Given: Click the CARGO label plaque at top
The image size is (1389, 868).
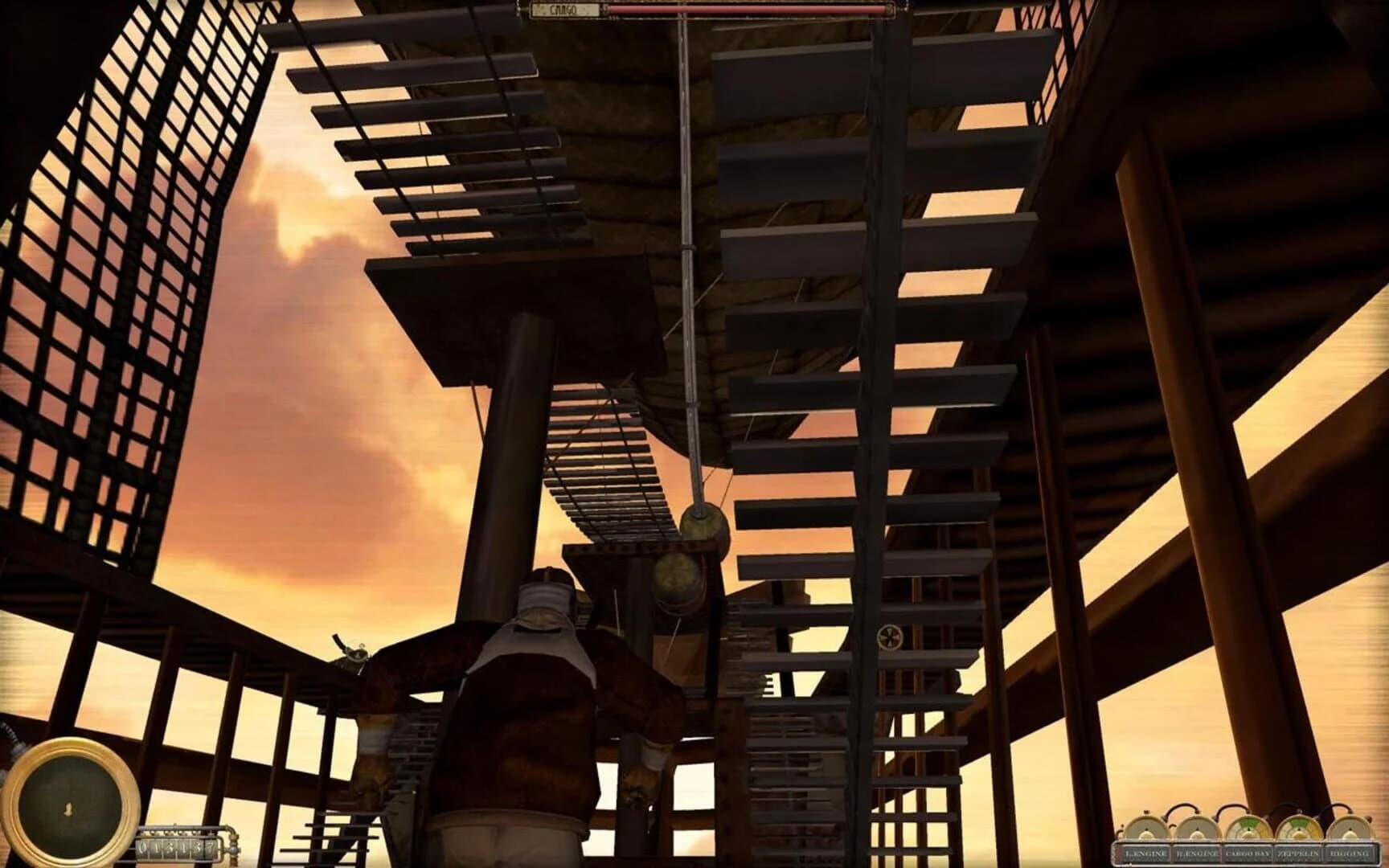Looking at the screenshot, I should click(x=565, y=8).
